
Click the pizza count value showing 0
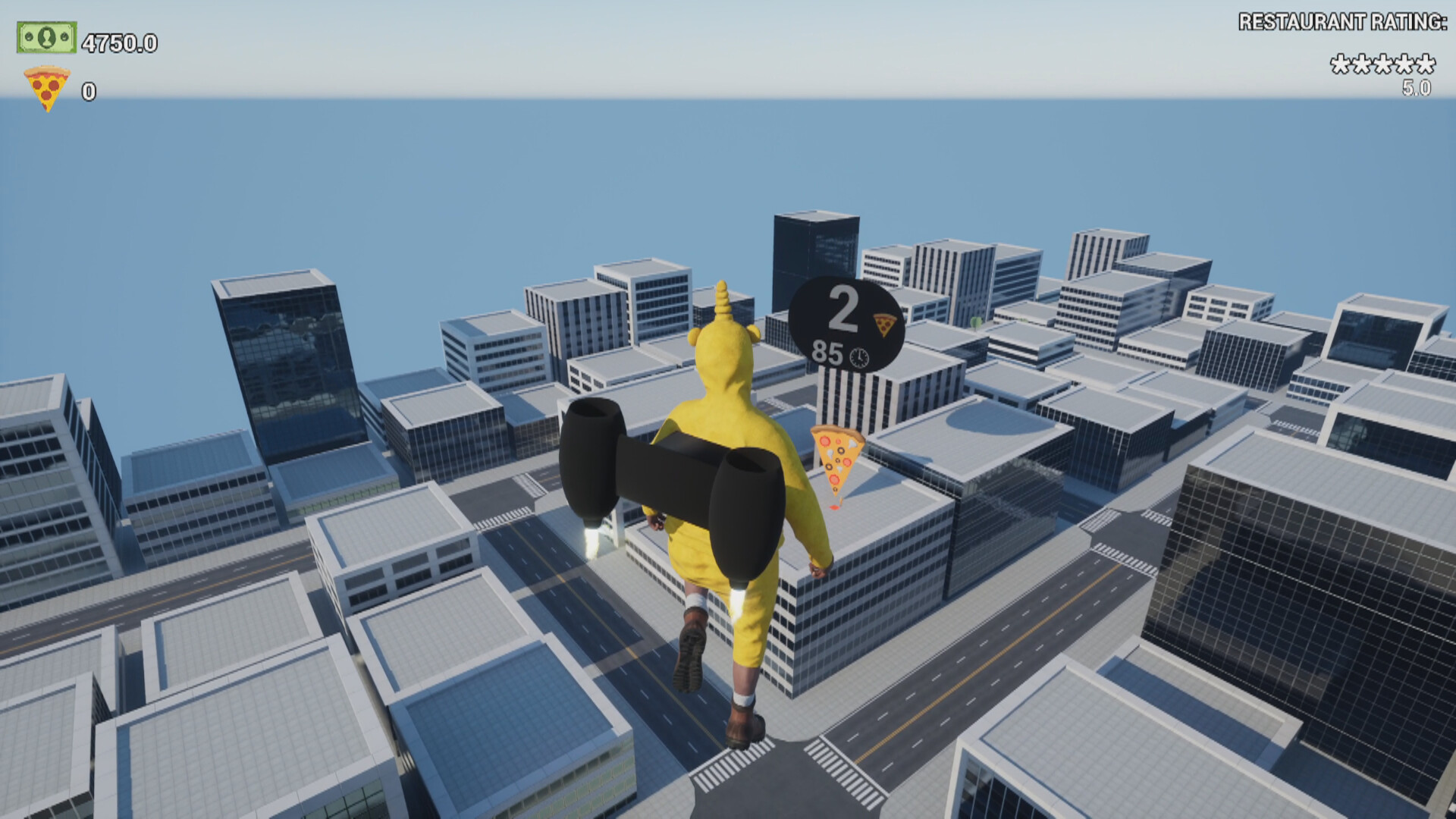point(87,89)
